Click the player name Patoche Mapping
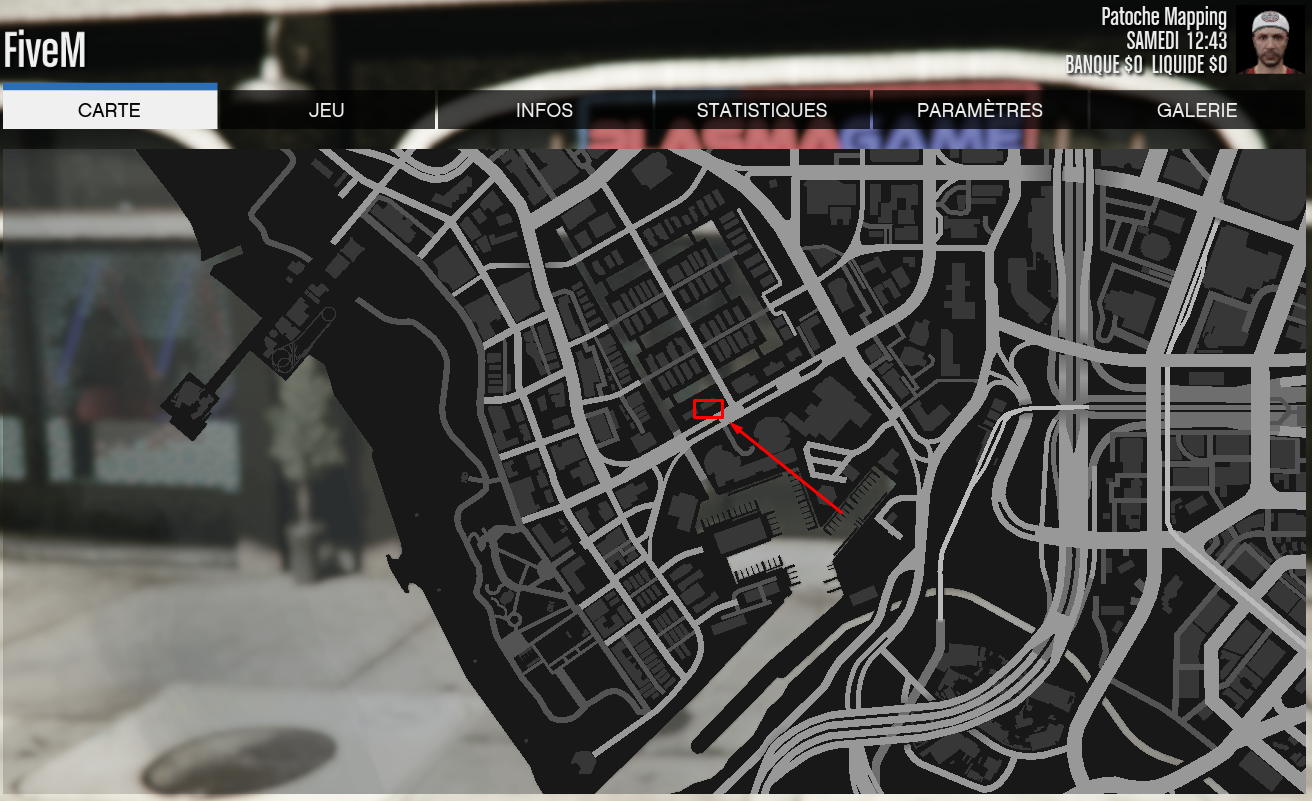This screenshot has width=1312, height=801. 1163,16
